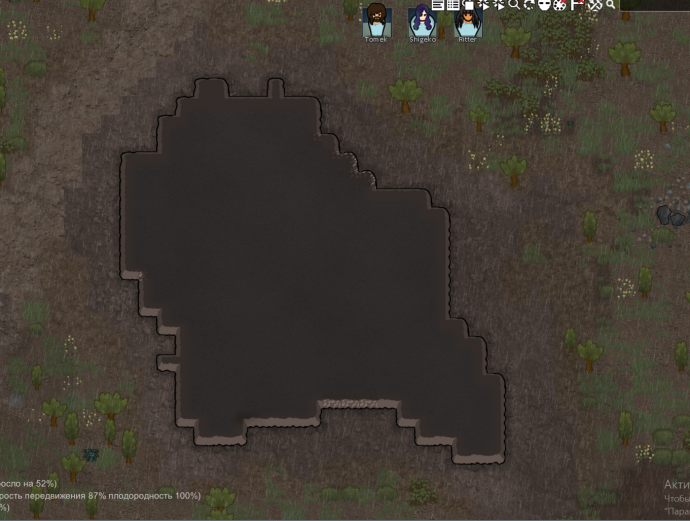Click the large magnifying glass icon
This screenshot has height=521, width=690.
514,5
